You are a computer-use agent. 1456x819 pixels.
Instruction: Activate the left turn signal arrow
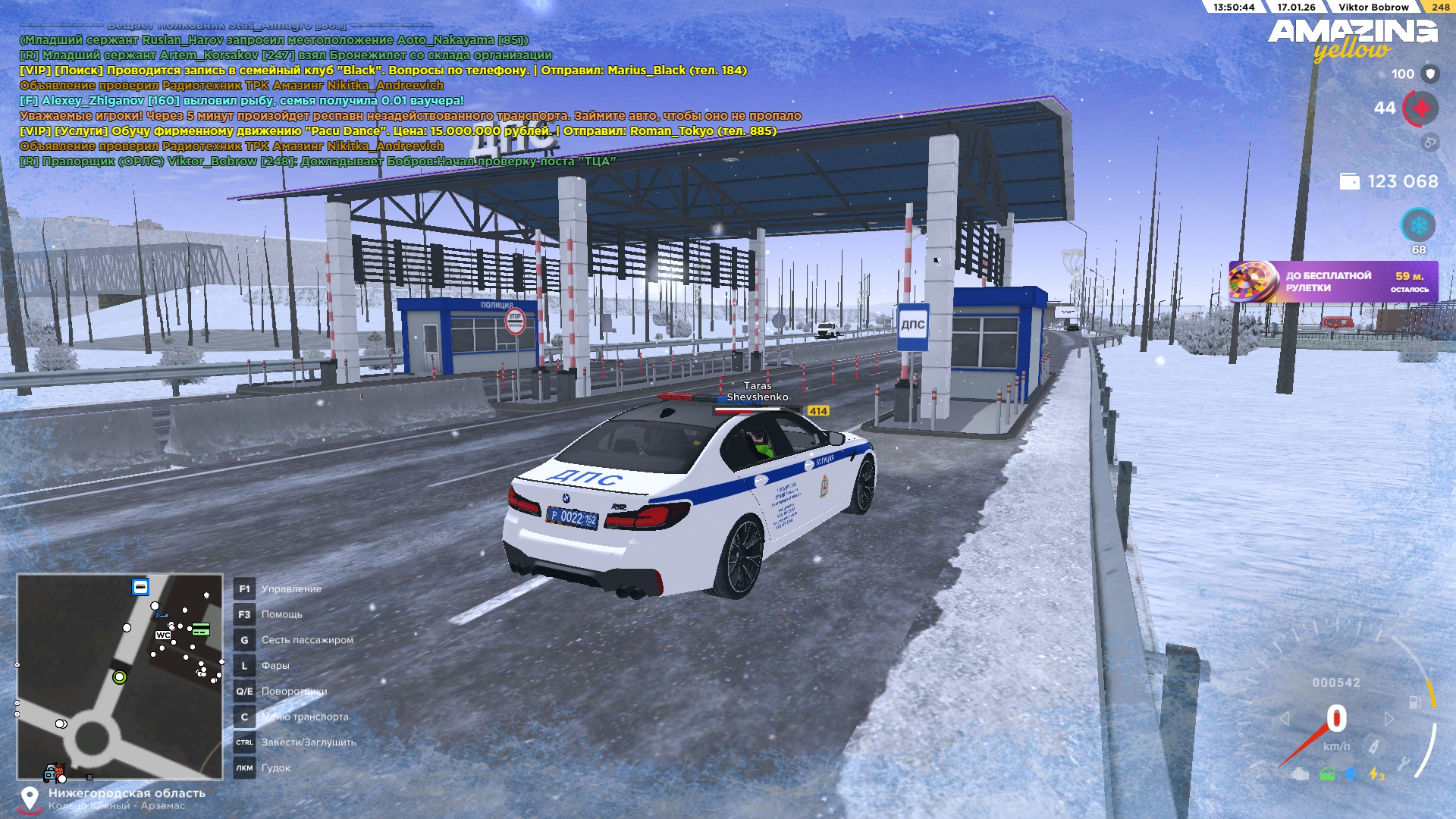tap(1285, 718)
